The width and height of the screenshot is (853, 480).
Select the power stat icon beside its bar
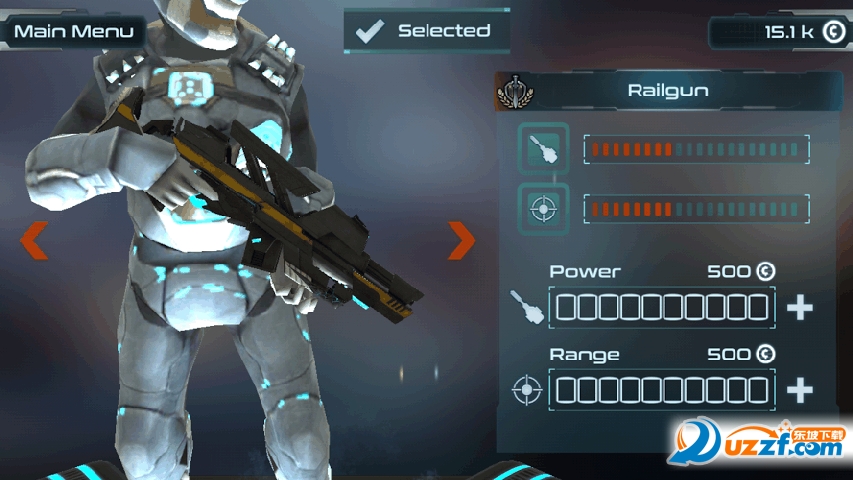[544, 149]
